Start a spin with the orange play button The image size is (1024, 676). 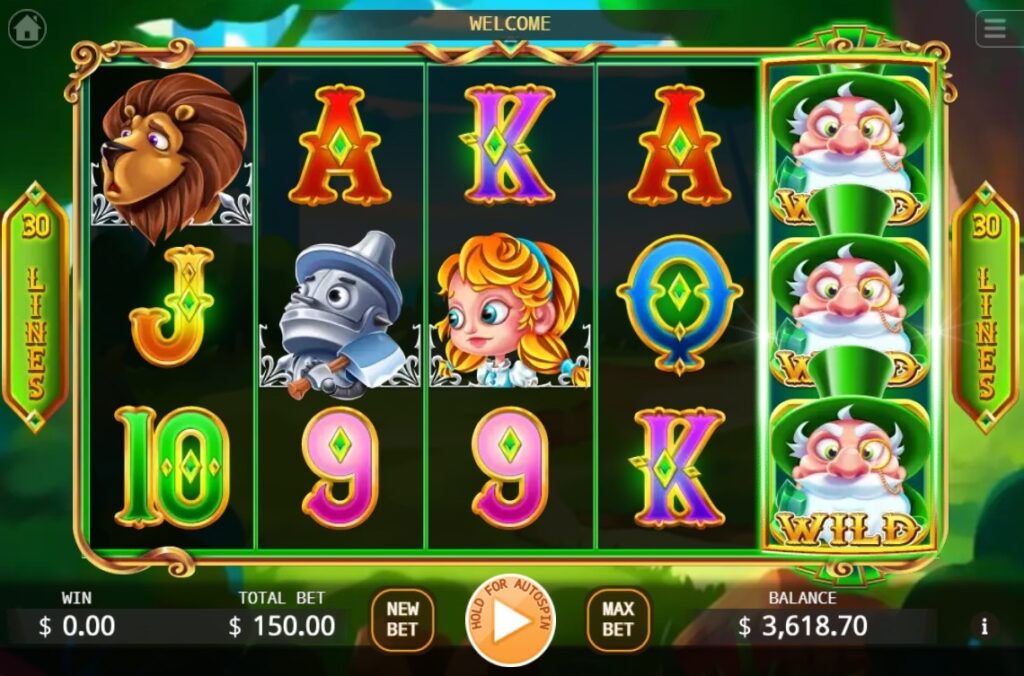(510, 621)
